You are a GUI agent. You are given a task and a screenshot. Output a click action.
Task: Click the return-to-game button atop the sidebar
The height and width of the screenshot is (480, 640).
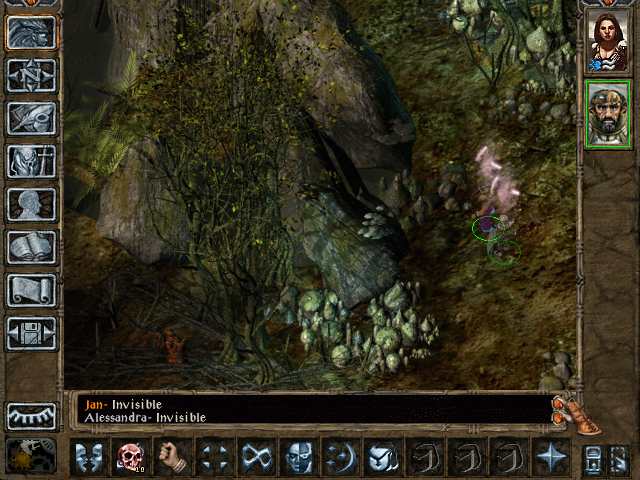pyautogui.click(x=32, y=32)
